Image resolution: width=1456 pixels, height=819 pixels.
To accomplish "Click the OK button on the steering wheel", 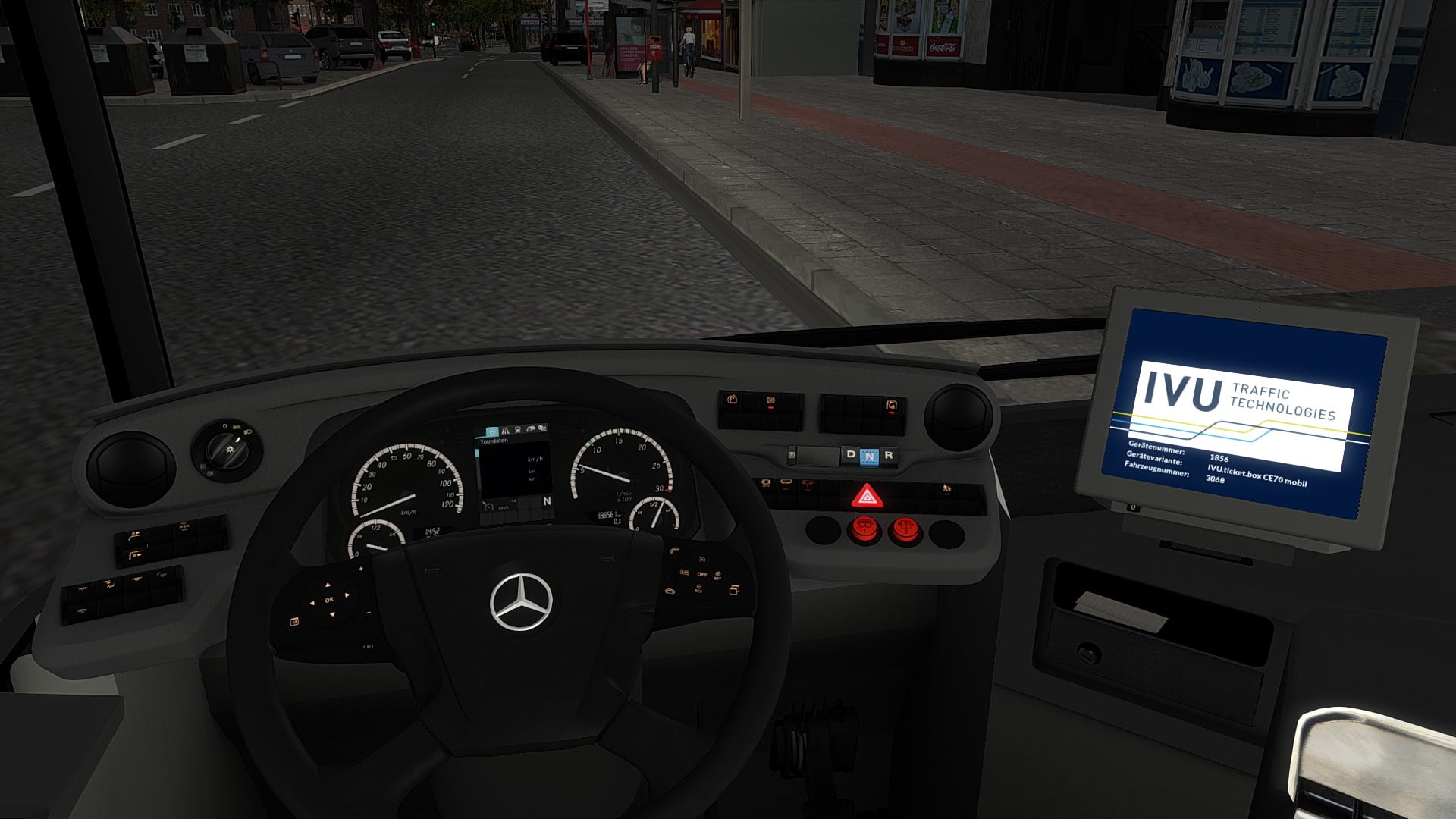I will point(329,600).
